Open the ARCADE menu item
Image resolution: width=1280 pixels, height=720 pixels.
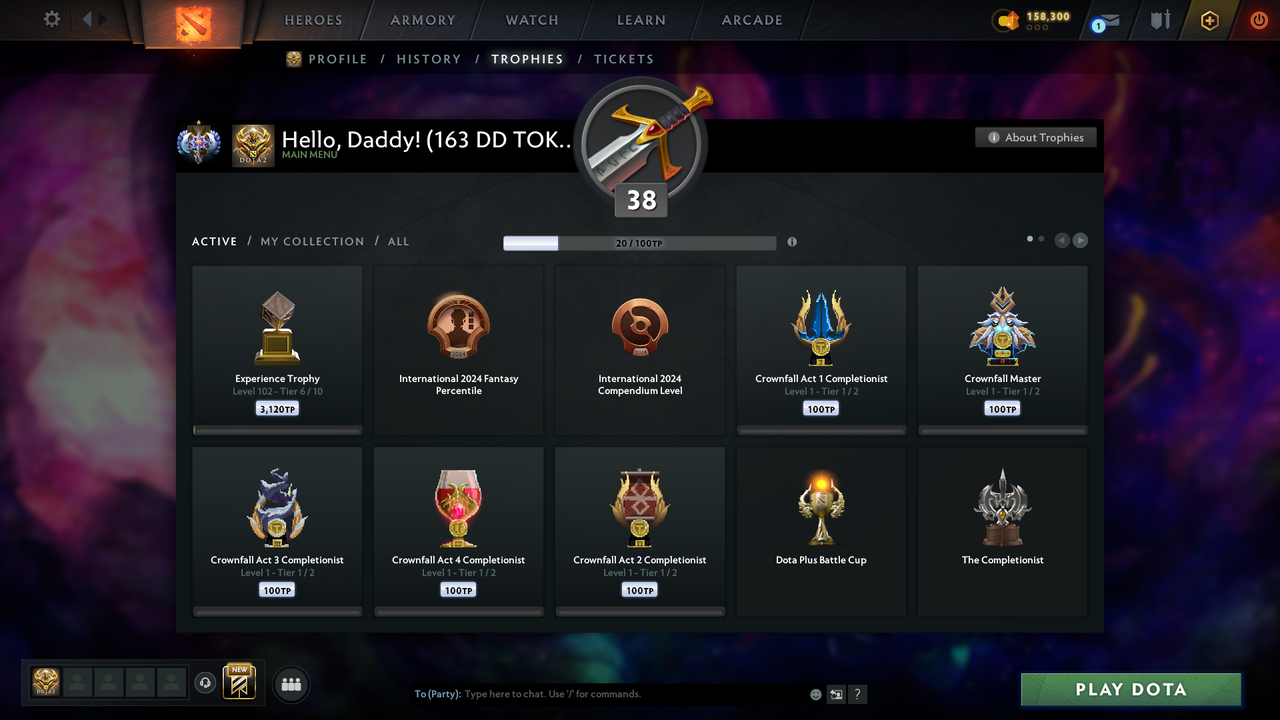pyautogui.click(x=751, y=20)
